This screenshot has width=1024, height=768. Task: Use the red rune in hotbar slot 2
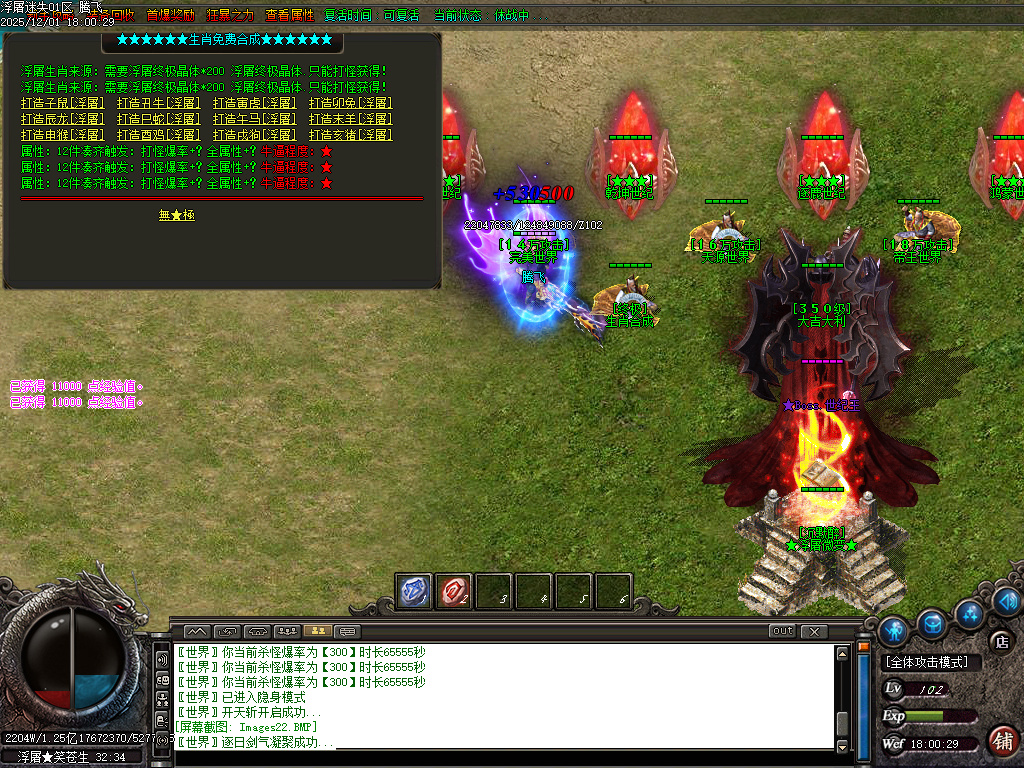click(x=454, y=591)
